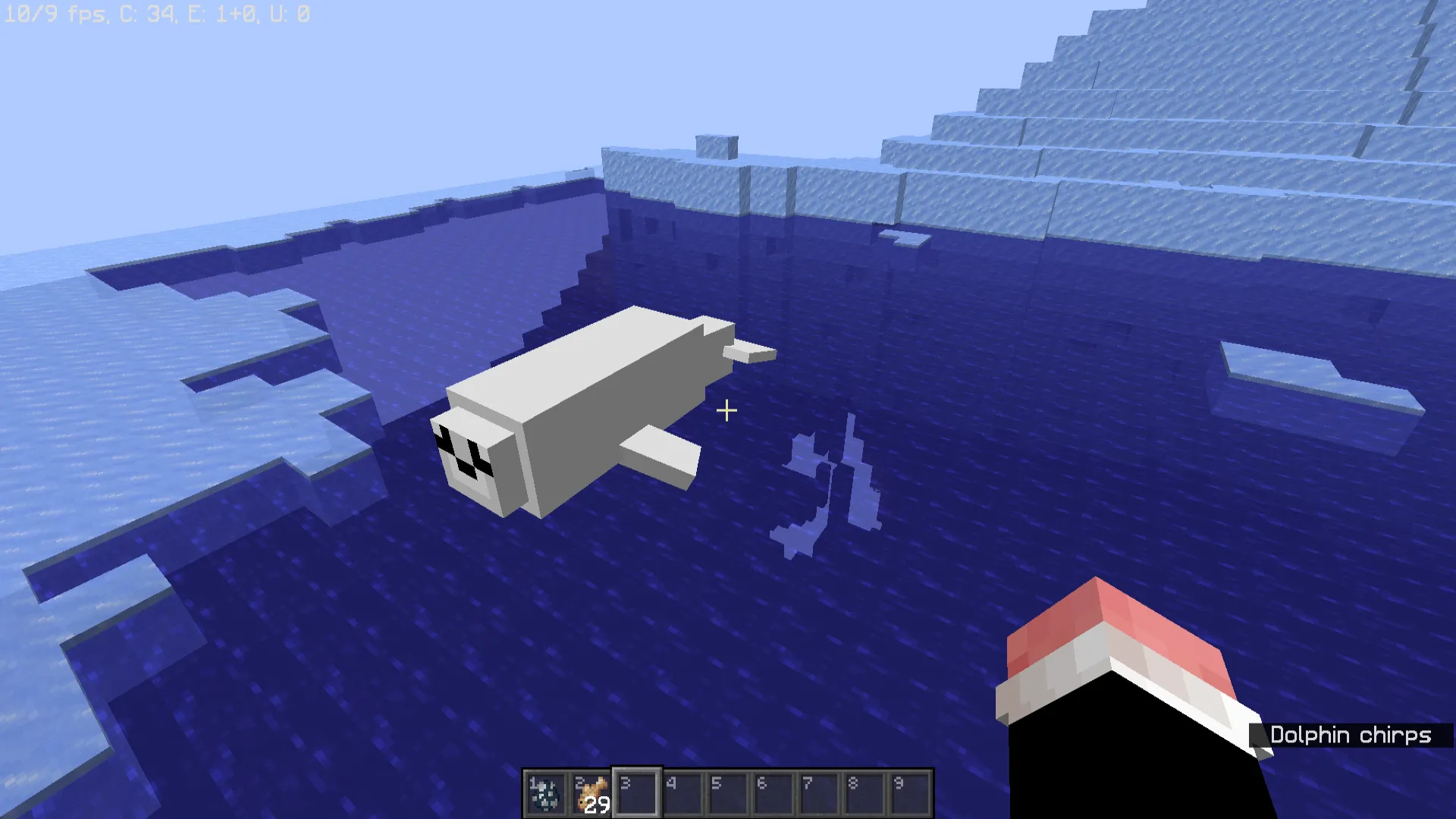Click empty hotbar slot 9
The height and width of the screenshot is (819, 1456).
909,791
